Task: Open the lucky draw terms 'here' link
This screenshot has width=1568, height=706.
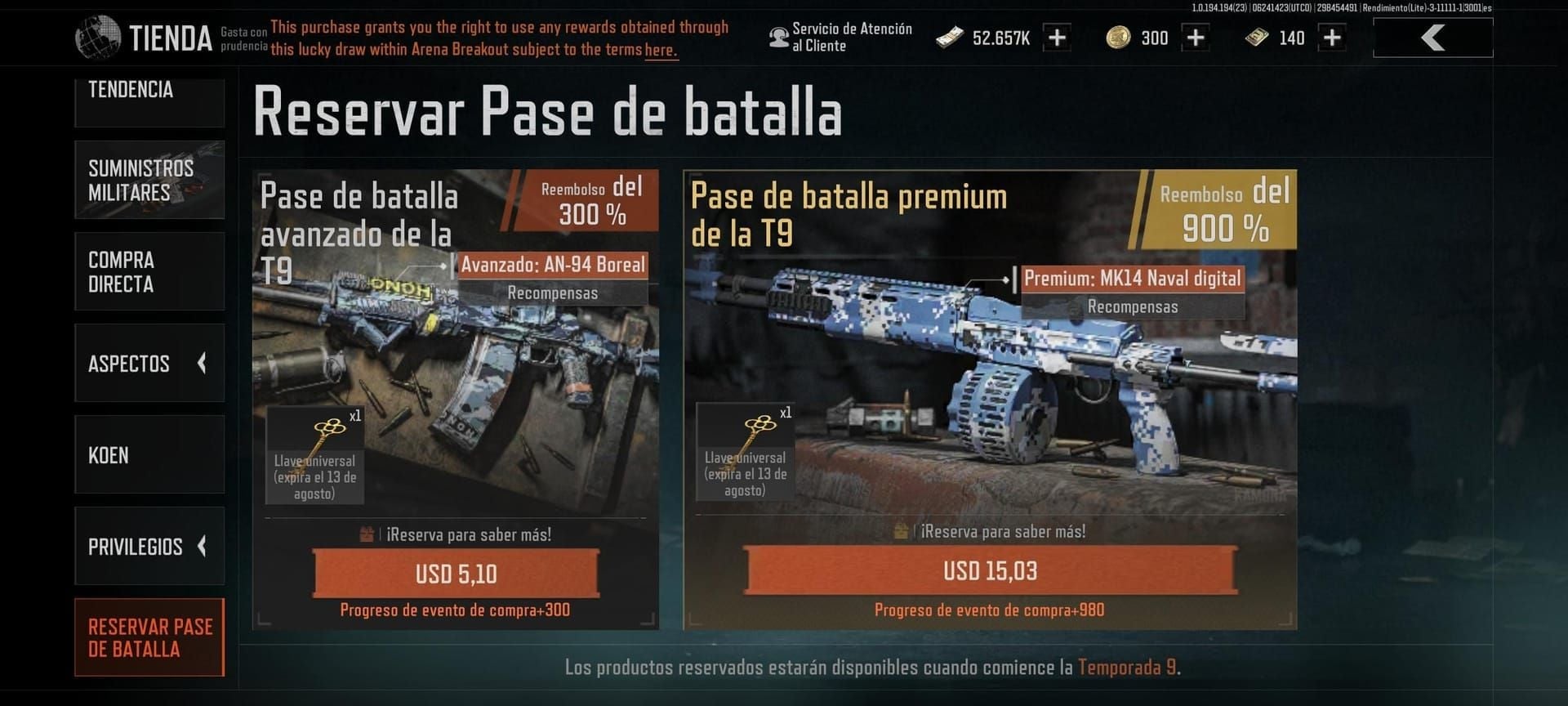Action: pyautogui.click(x=660, y=50)
